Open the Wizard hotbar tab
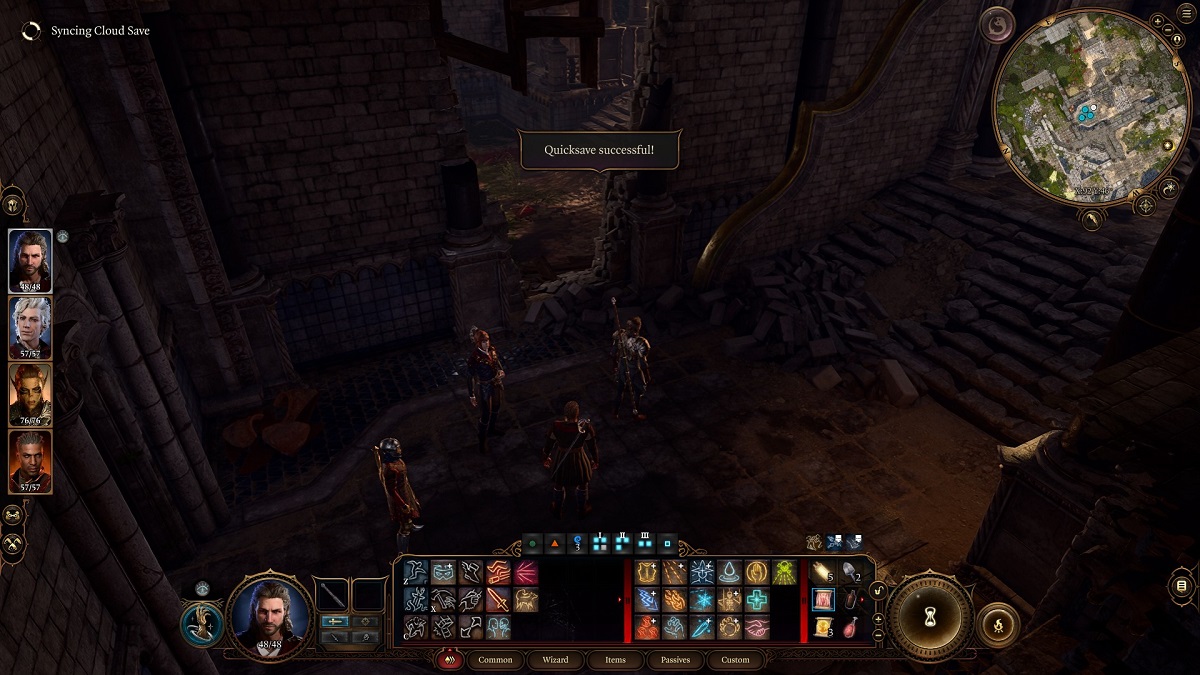 (555, 660)
